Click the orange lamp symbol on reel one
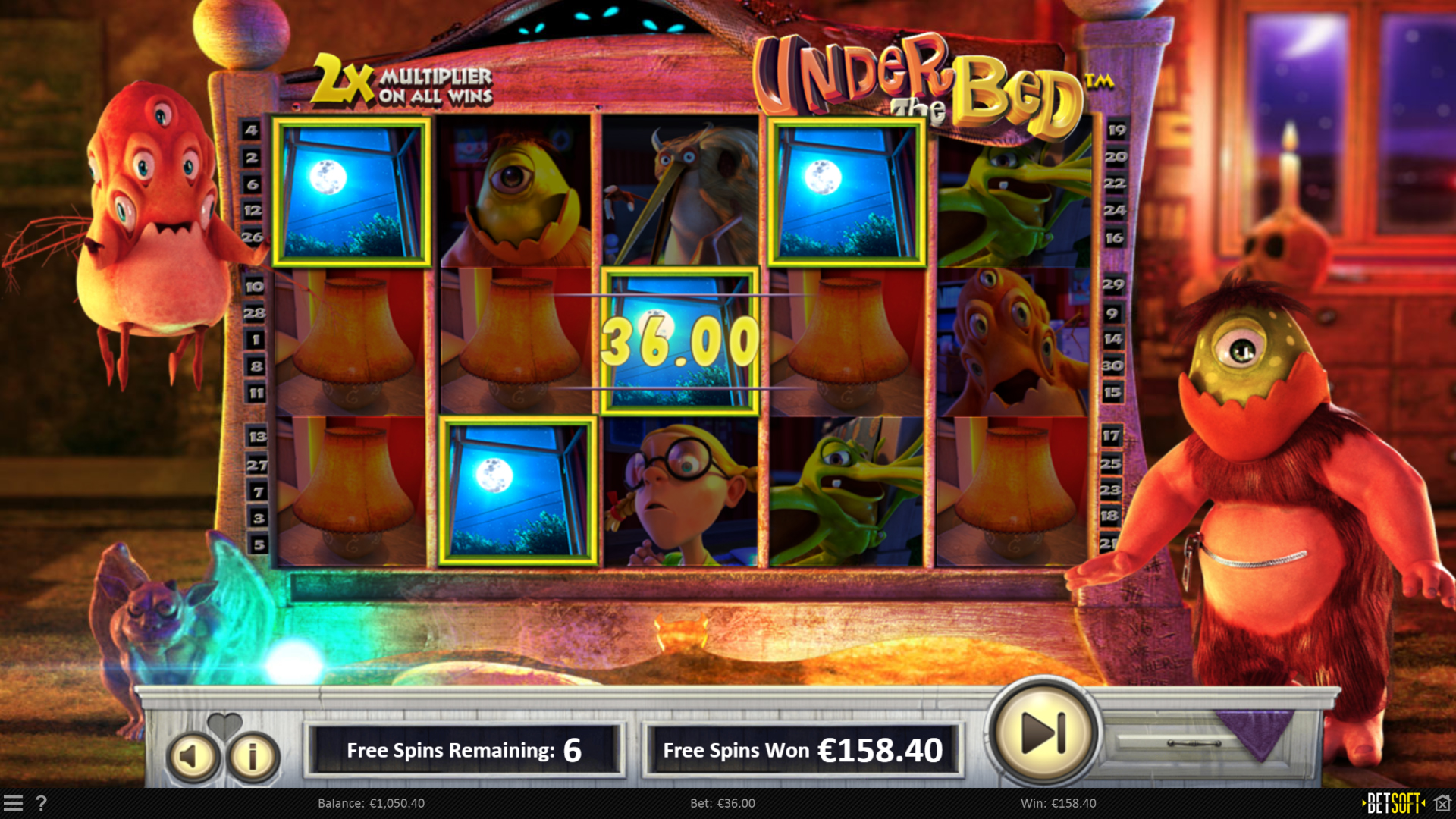This screenshot has height=819, width=1456. pos(351,343)
